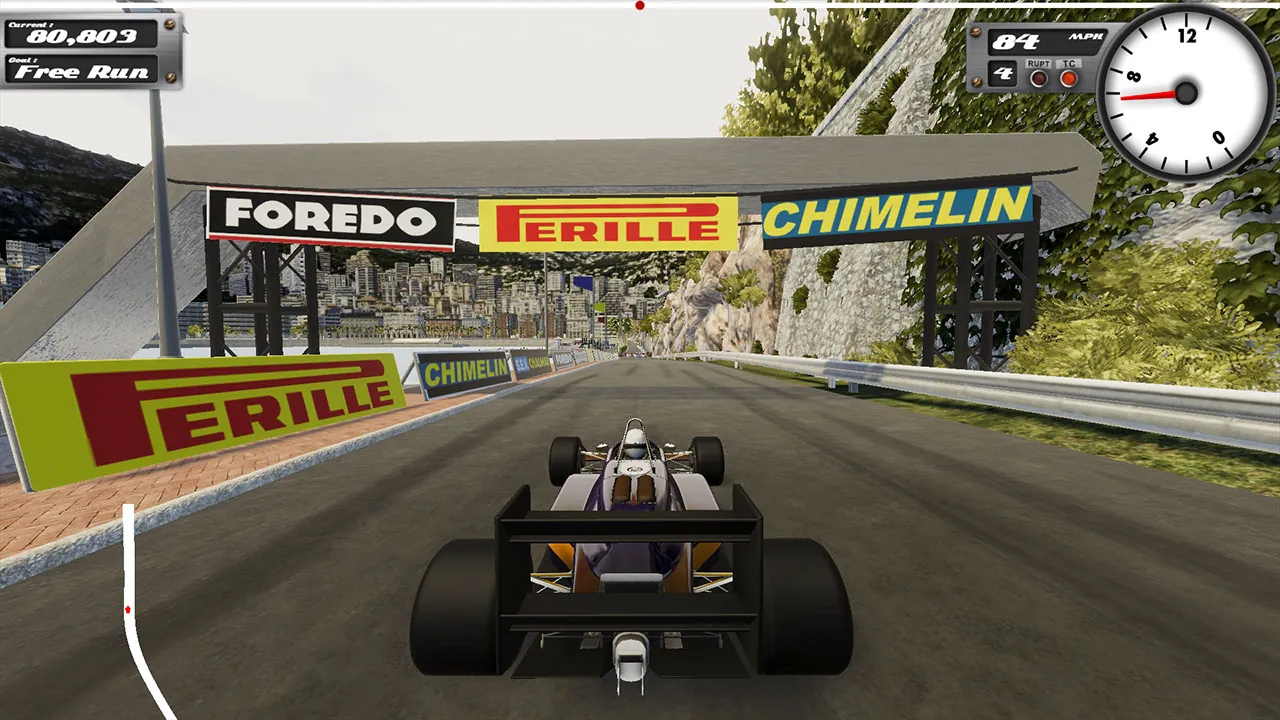Toggle the red dot indicator at top center
This screenshot has height=720, width=1280.
(x=639, y=6)
